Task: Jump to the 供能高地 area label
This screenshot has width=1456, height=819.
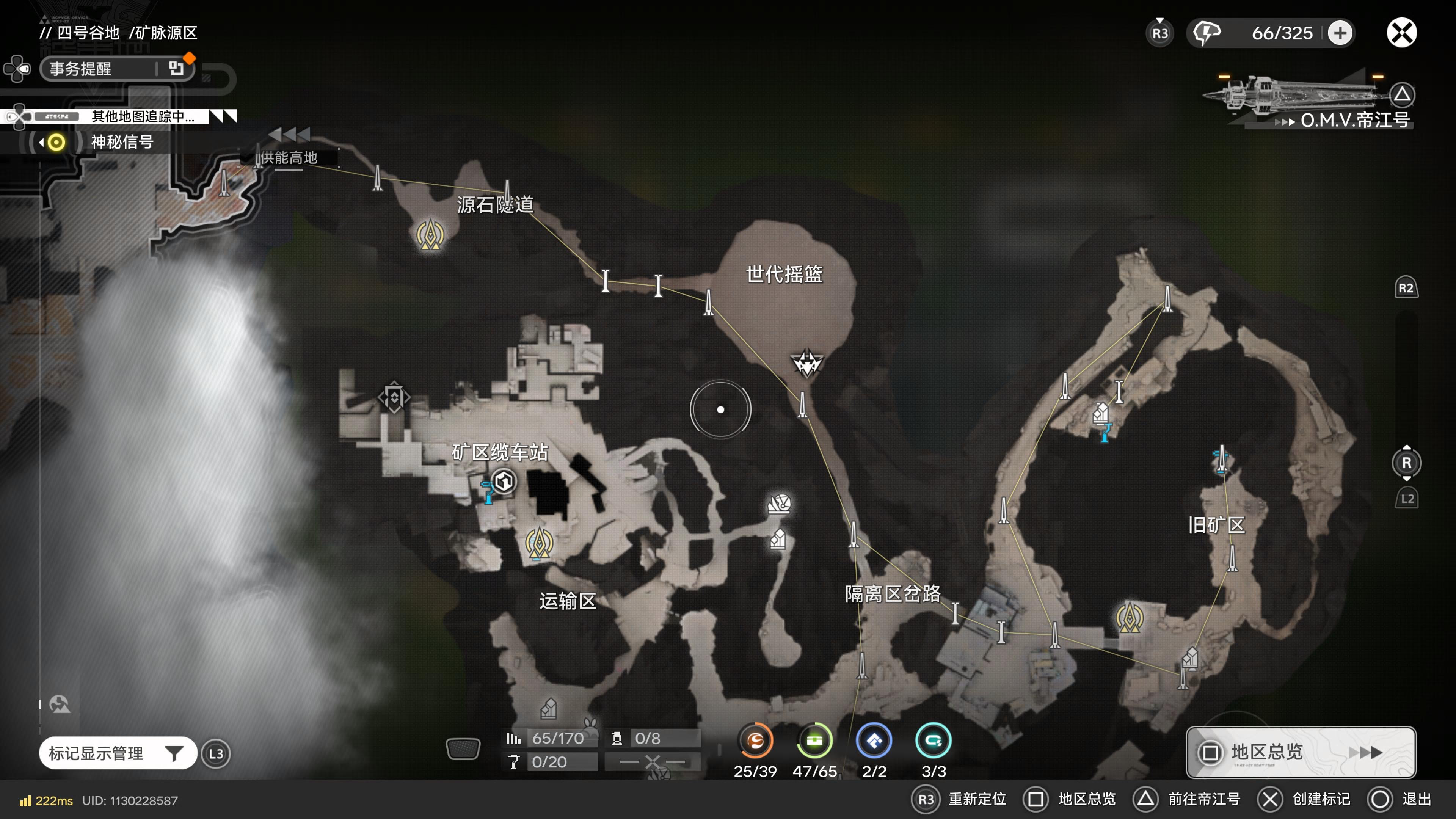Action: (x=289, y=158)
